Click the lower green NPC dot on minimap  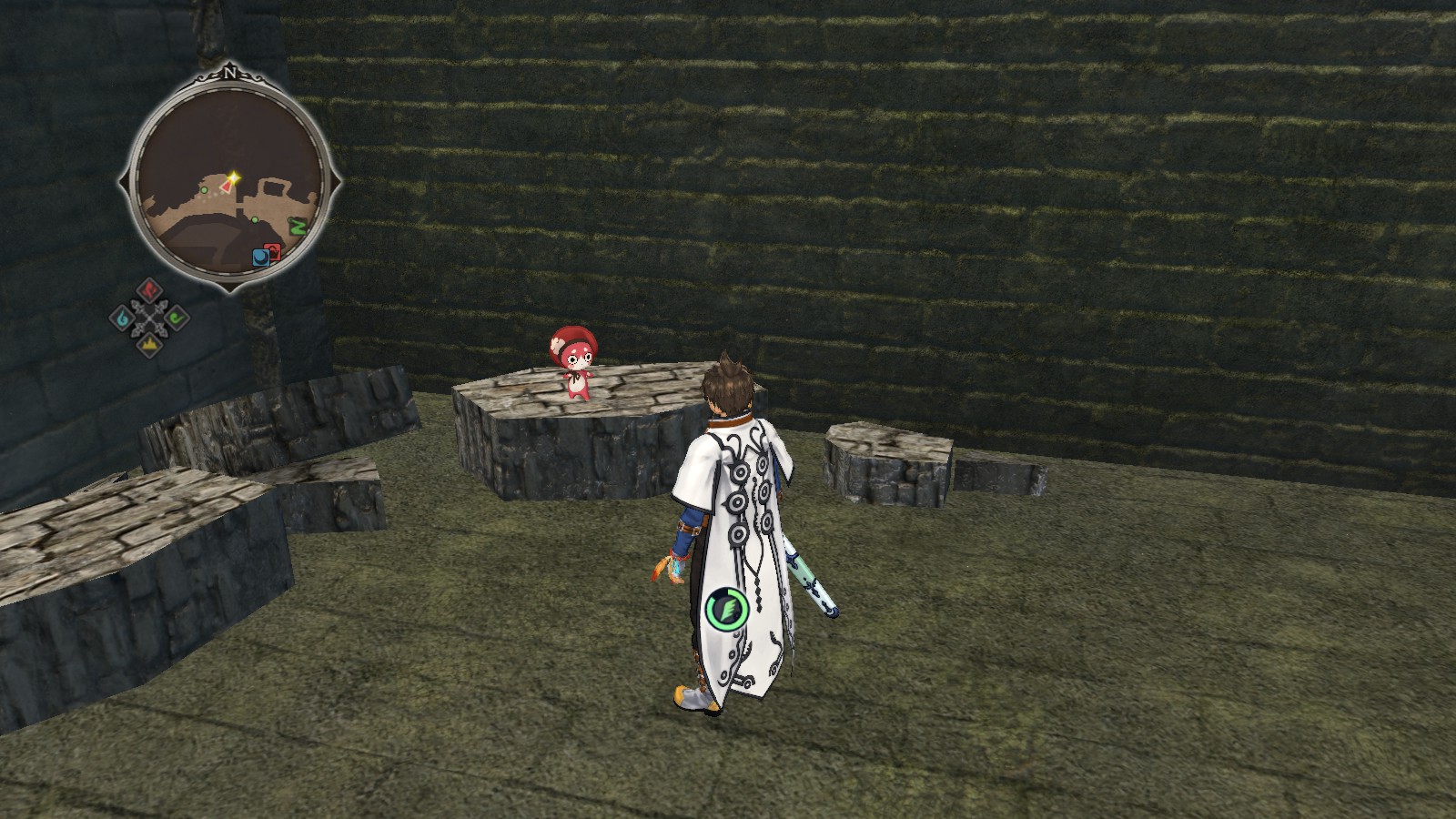click(255, 220)
